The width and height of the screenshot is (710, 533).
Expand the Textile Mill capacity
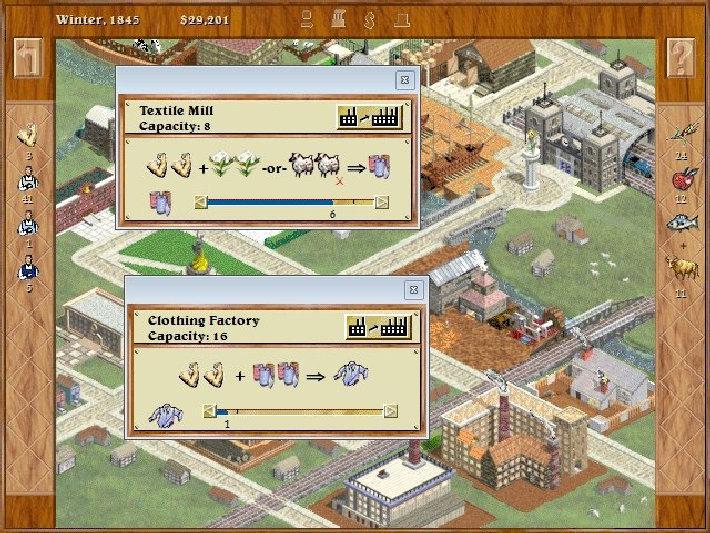tap(369, 117)
